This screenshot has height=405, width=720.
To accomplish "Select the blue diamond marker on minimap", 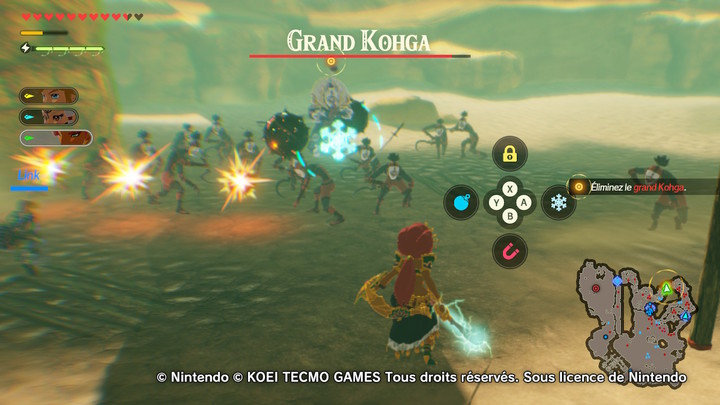I will tap(617, 281).
